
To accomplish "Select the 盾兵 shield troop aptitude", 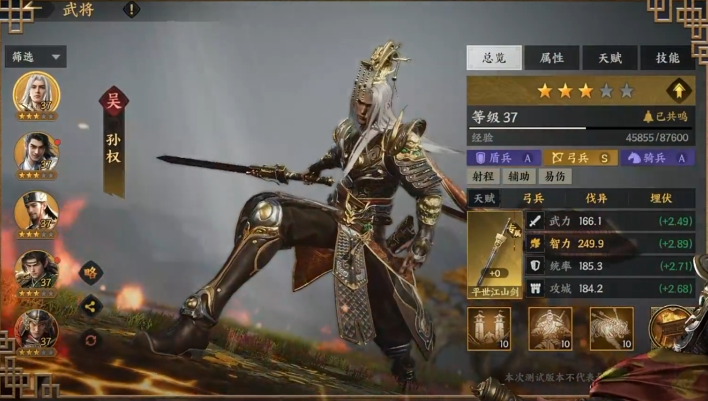I will click(x=506, y=157).
